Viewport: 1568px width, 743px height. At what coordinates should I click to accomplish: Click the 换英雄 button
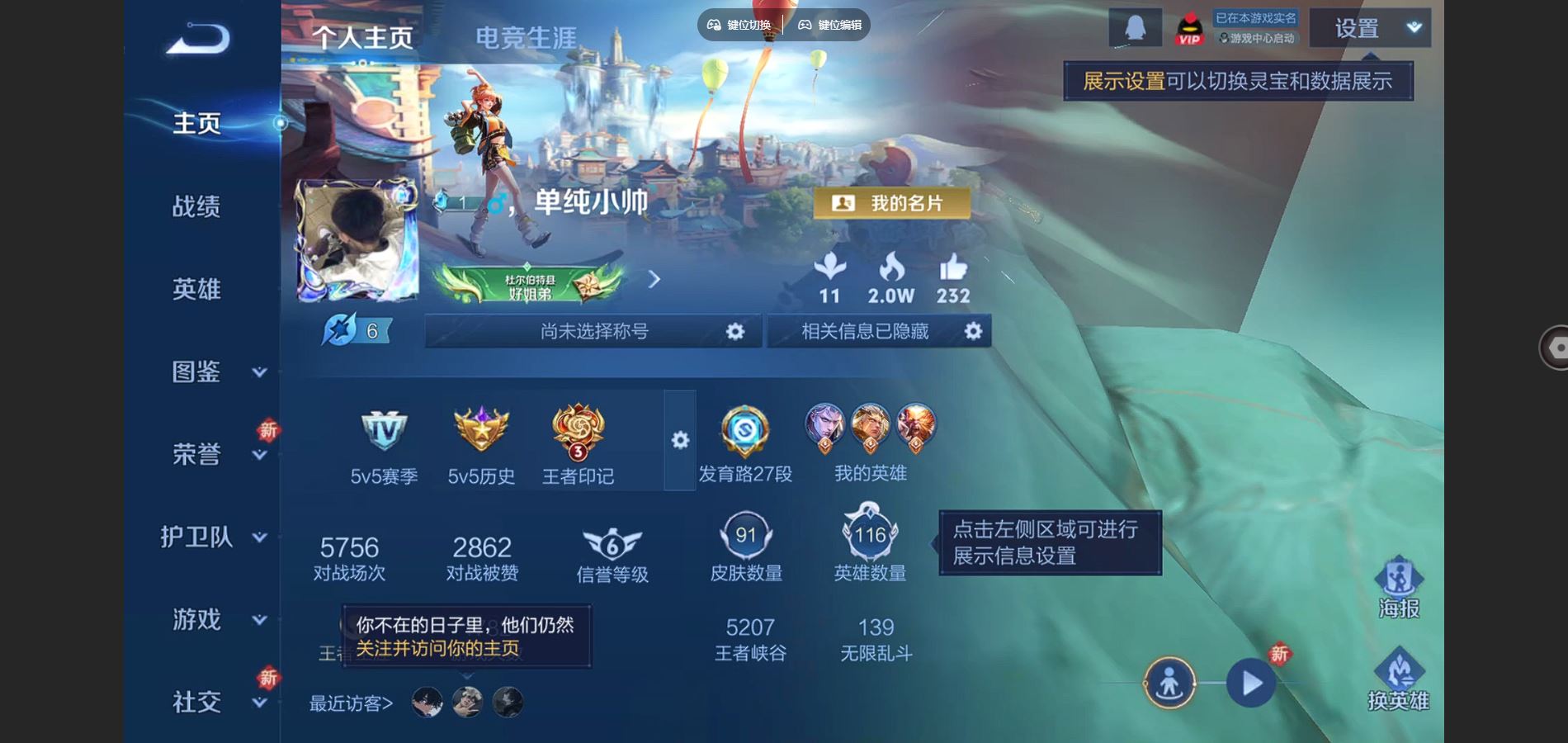[x=1398, y=679]
